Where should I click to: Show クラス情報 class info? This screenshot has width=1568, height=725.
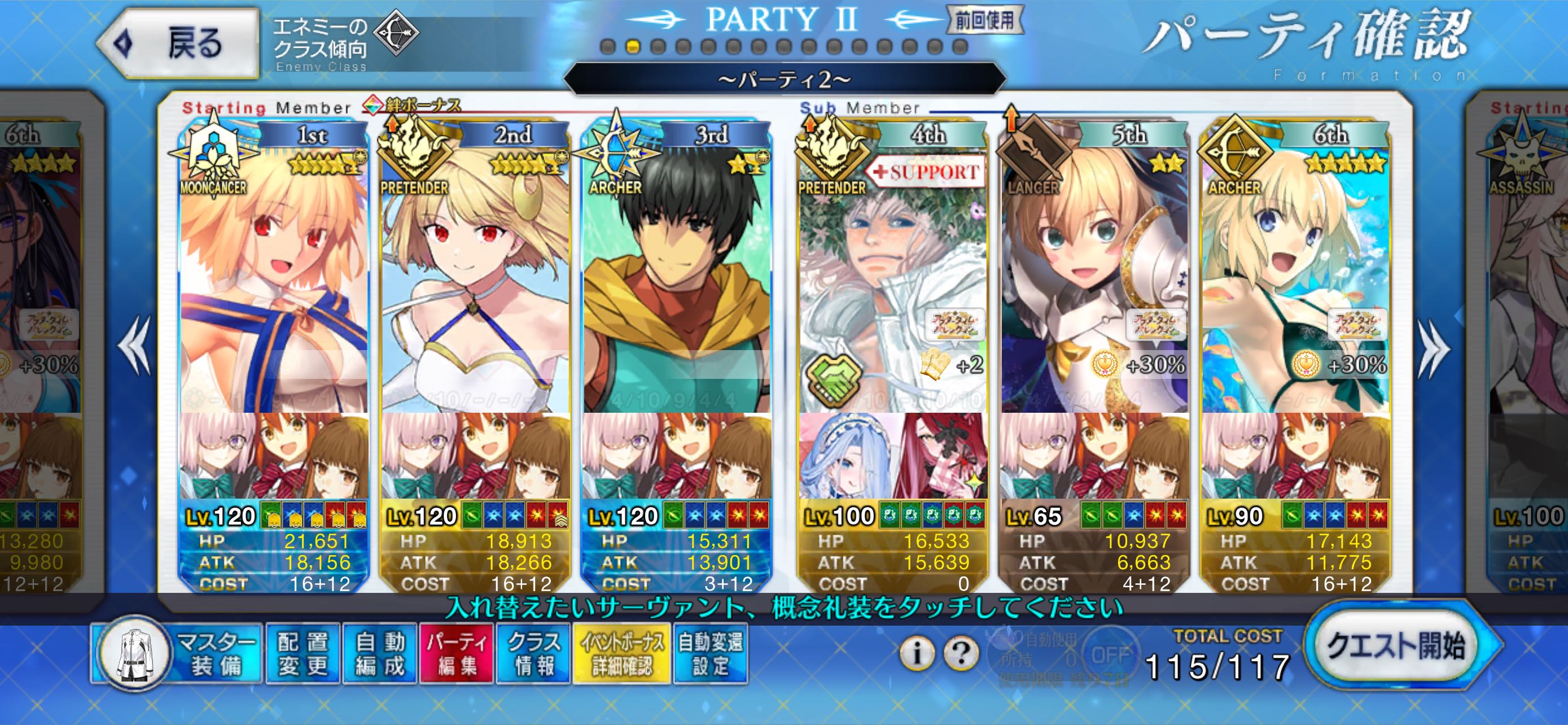tap(533, 654)
